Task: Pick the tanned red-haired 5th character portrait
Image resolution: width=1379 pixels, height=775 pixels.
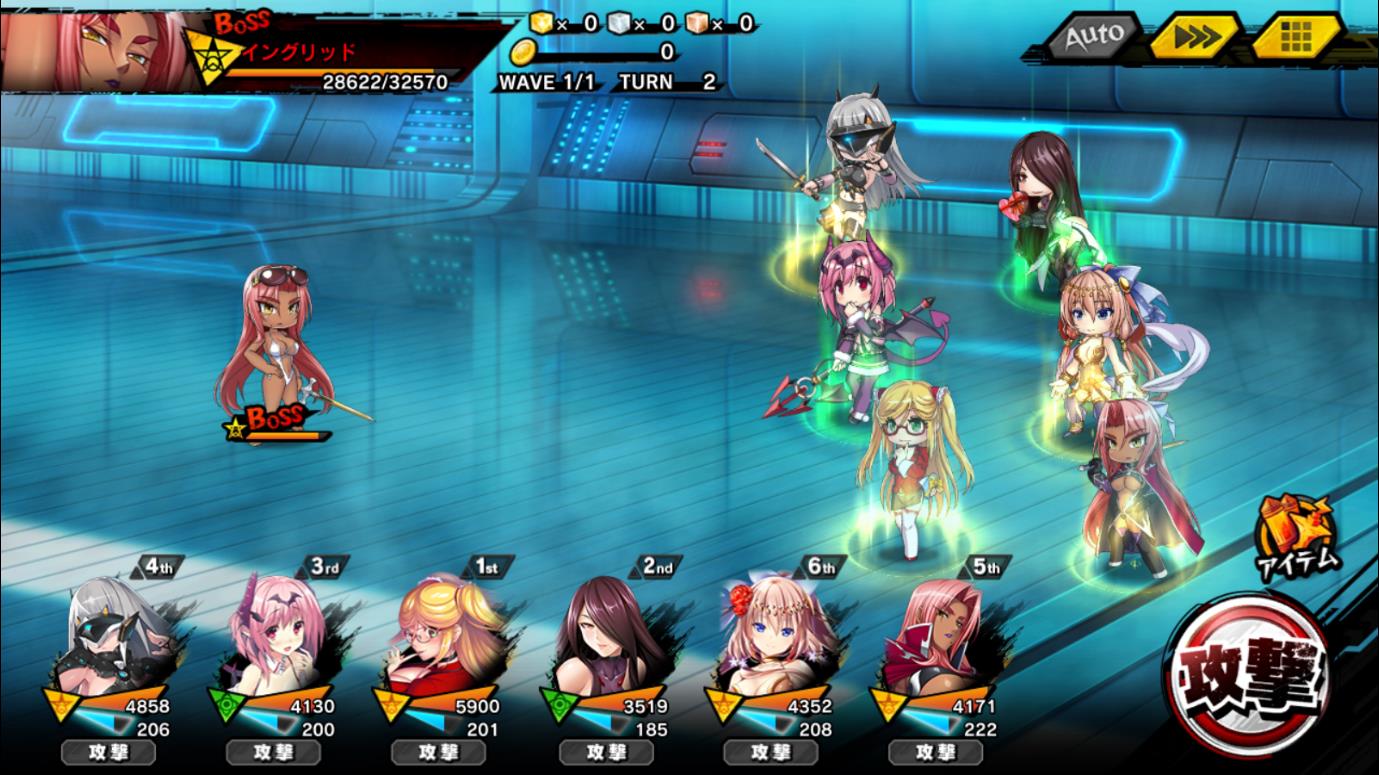Action: coord(938,635)
